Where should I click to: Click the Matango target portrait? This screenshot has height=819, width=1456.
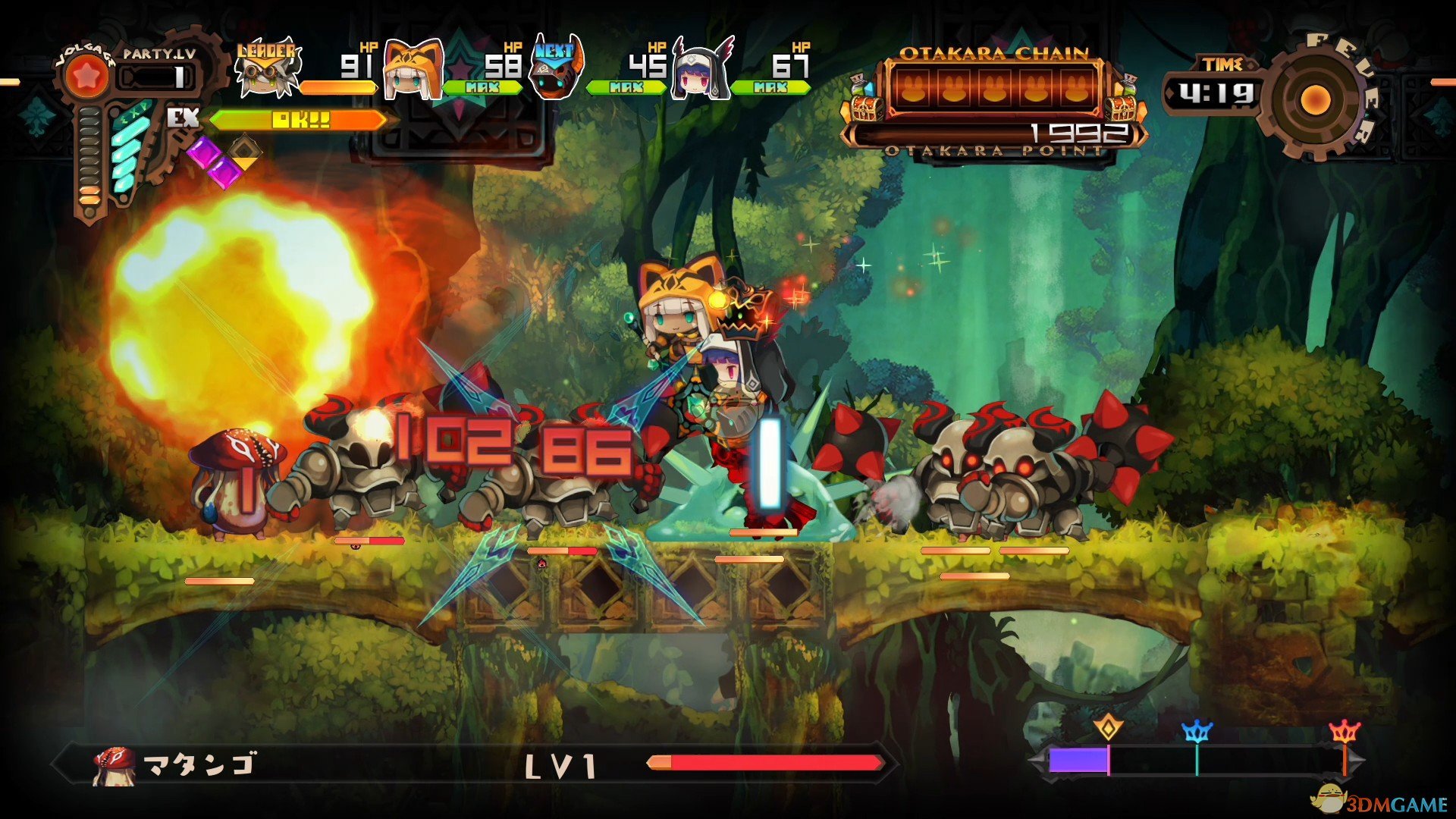pyautogui.click(x=114, y=764)
